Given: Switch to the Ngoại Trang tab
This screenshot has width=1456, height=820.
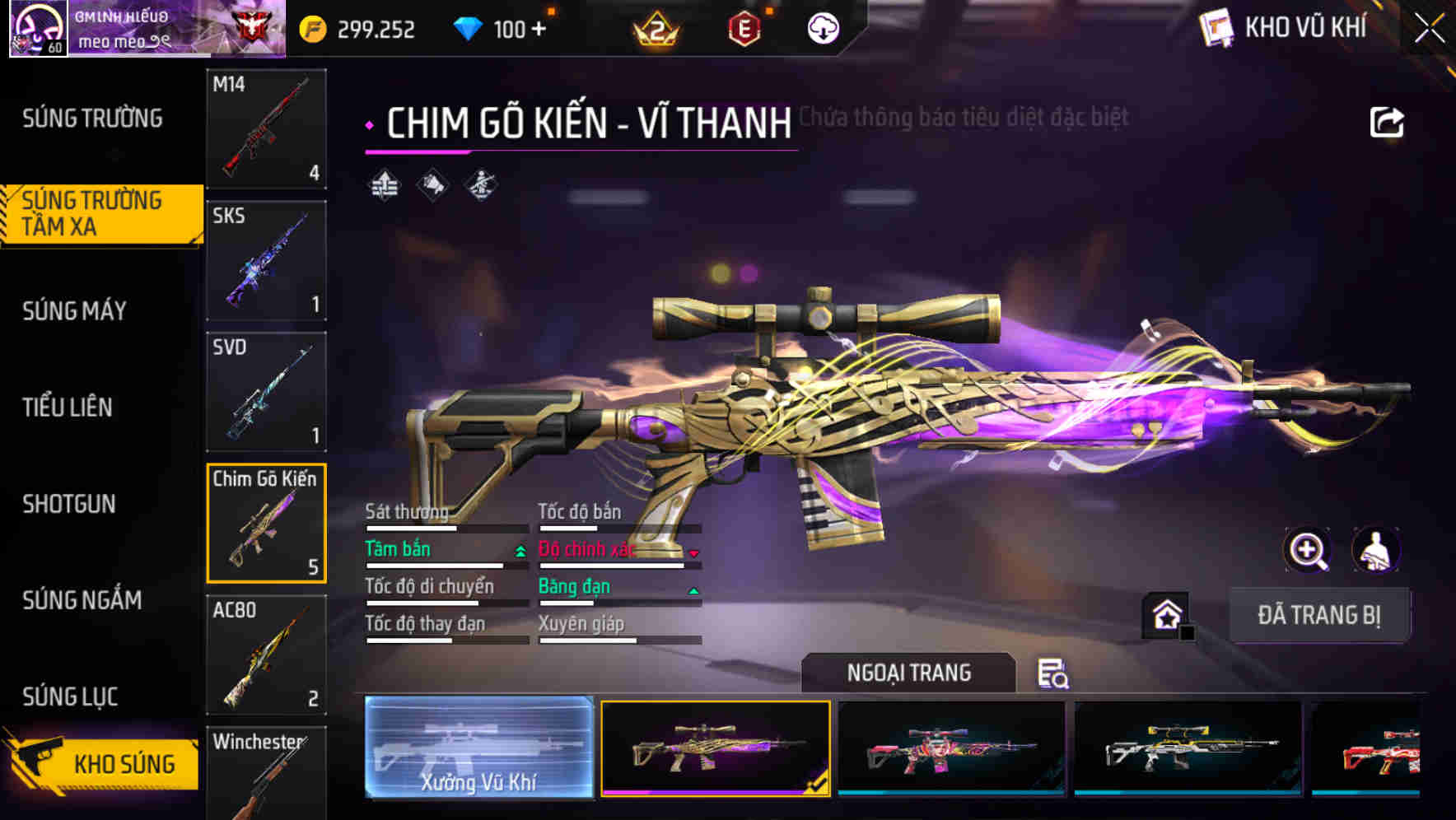Looking at the screenshot, I should click(908, 673).
